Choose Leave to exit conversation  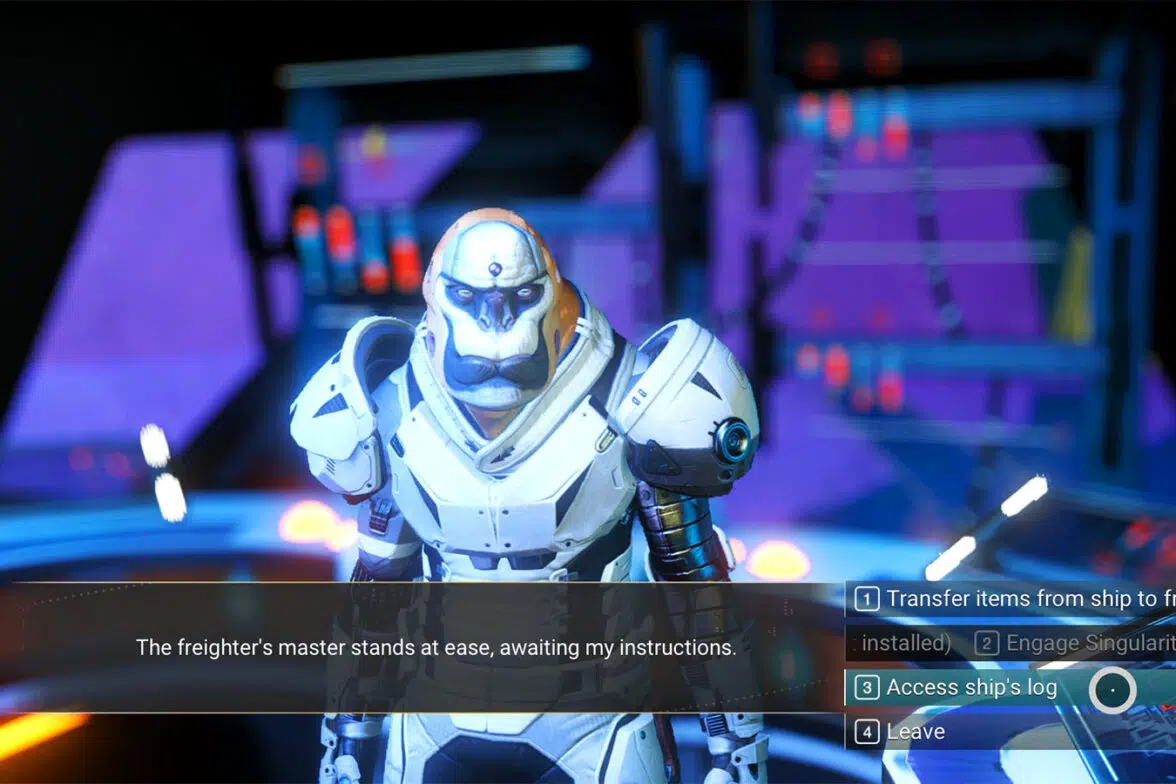point(914,731)
